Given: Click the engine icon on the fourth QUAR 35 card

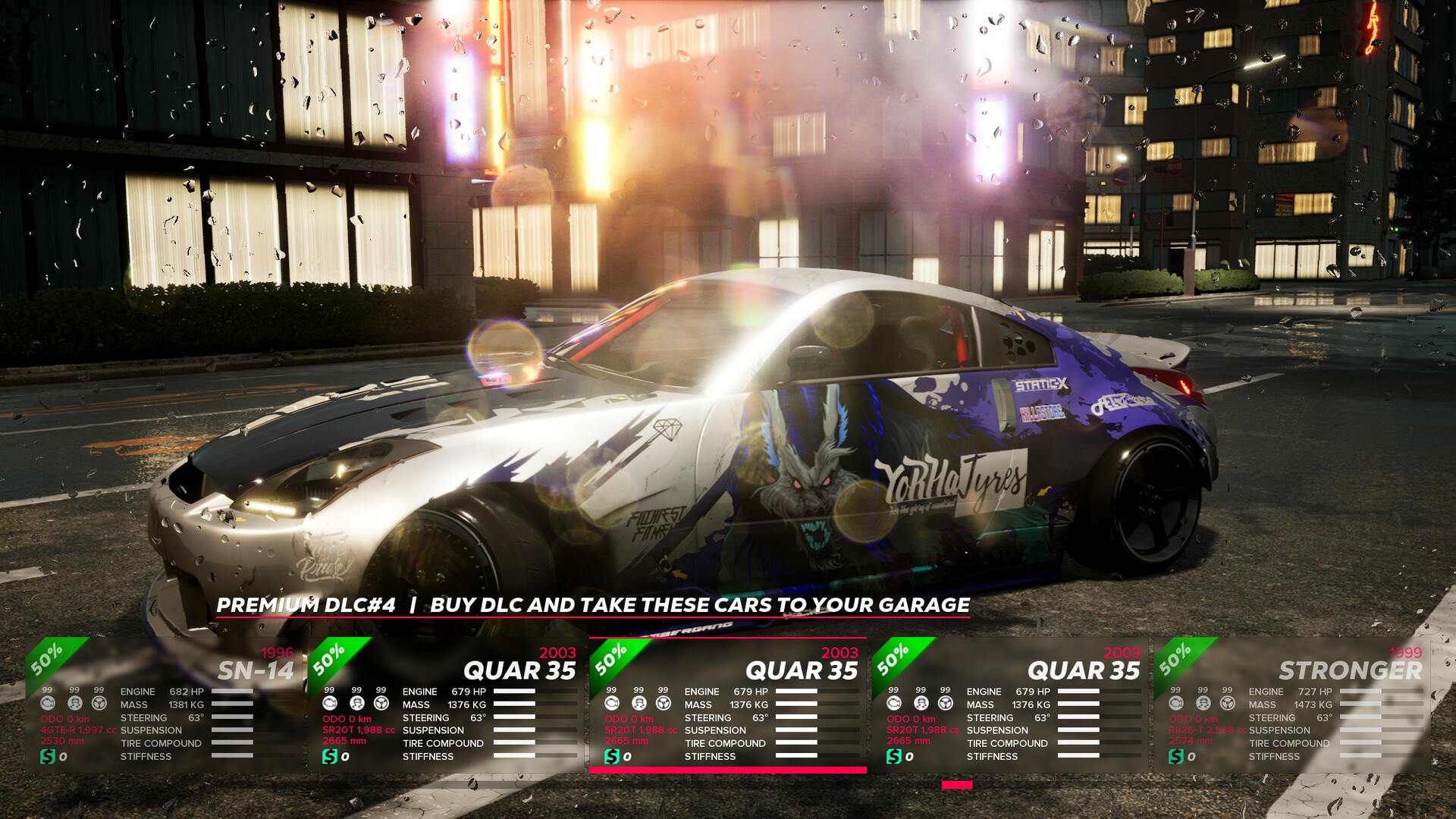Looking at the screenshot, I should (893, 704).
